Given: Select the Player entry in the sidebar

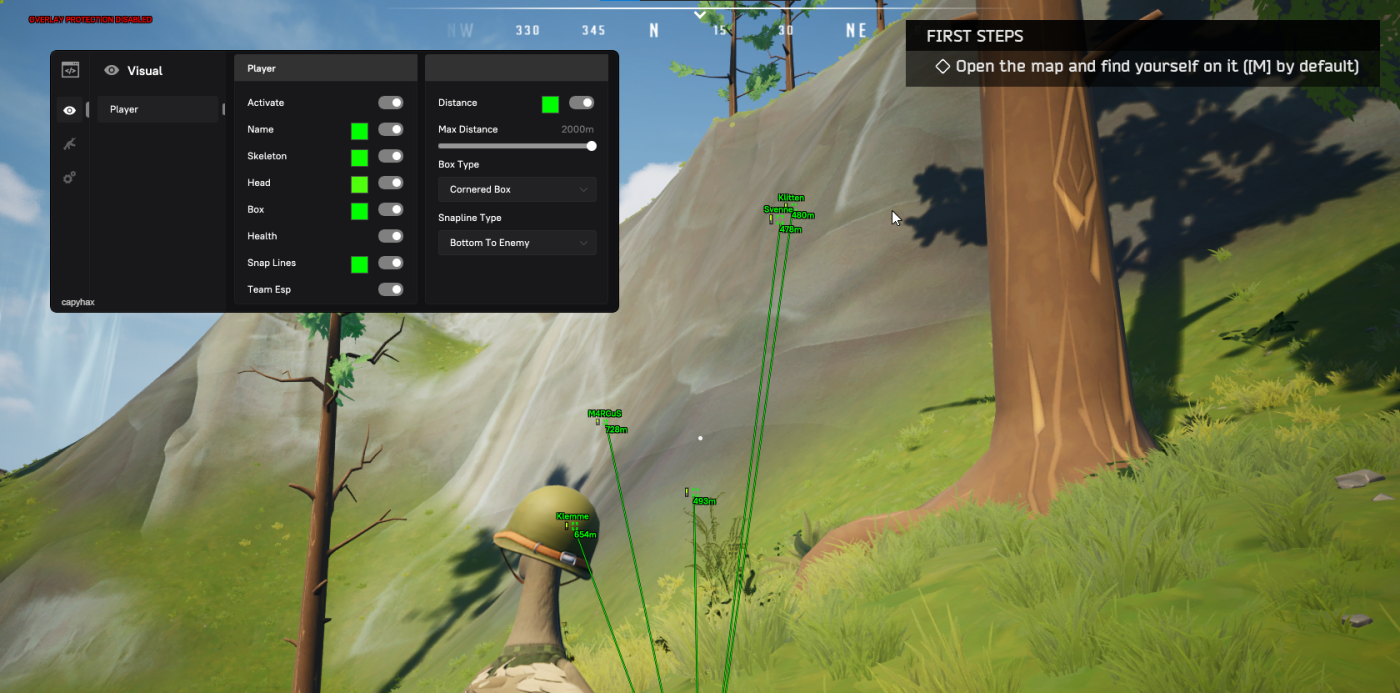Looking at the screenshot, I should (157, 109).
